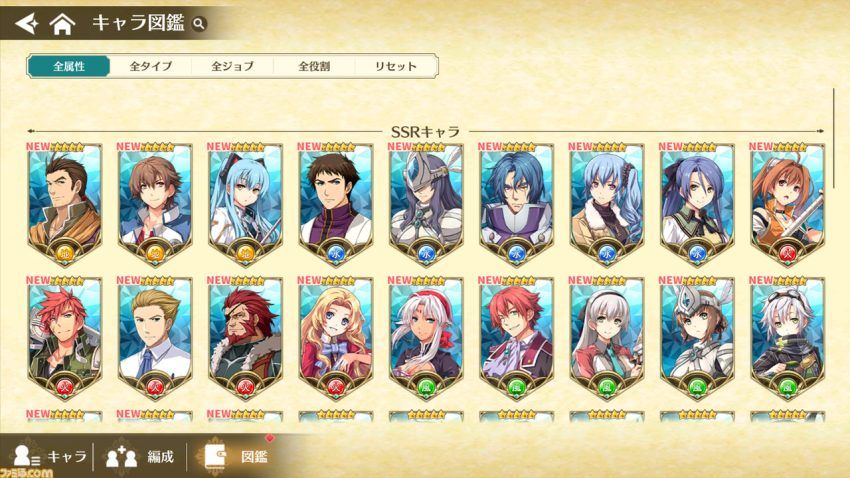
Task: Select the orange-haired girl with fire icon
Action: pyautogui.click(x=787, y=197)
